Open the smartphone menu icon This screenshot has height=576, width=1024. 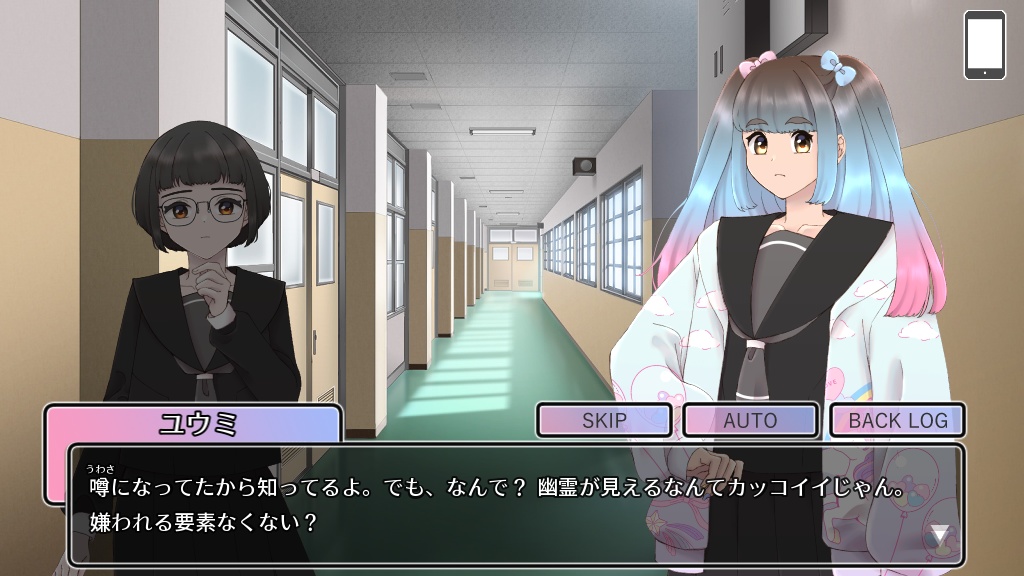[x=984, y=45]
